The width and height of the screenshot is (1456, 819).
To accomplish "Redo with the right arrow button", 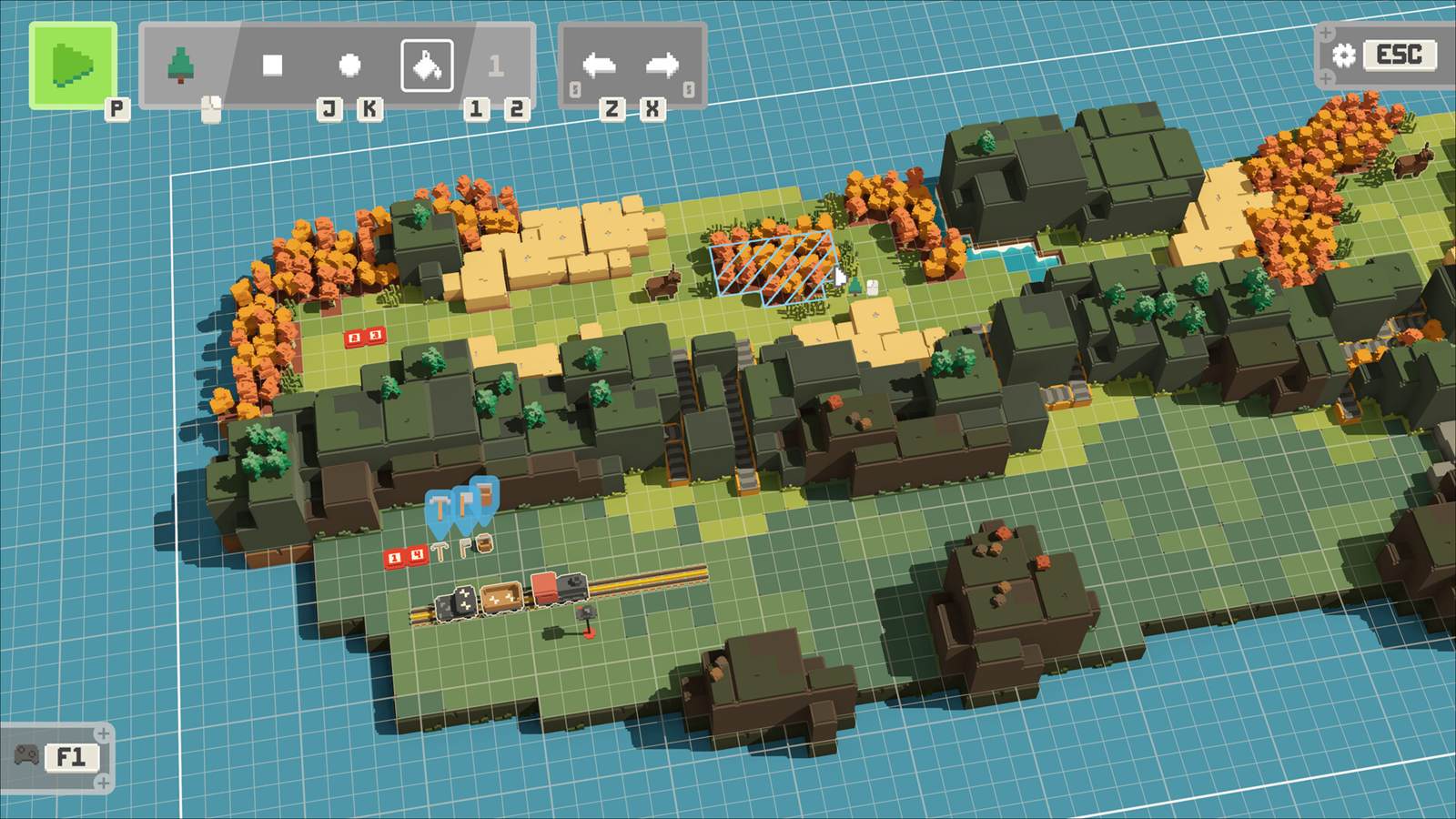I will pyautogui.click(x=662, y=66).
